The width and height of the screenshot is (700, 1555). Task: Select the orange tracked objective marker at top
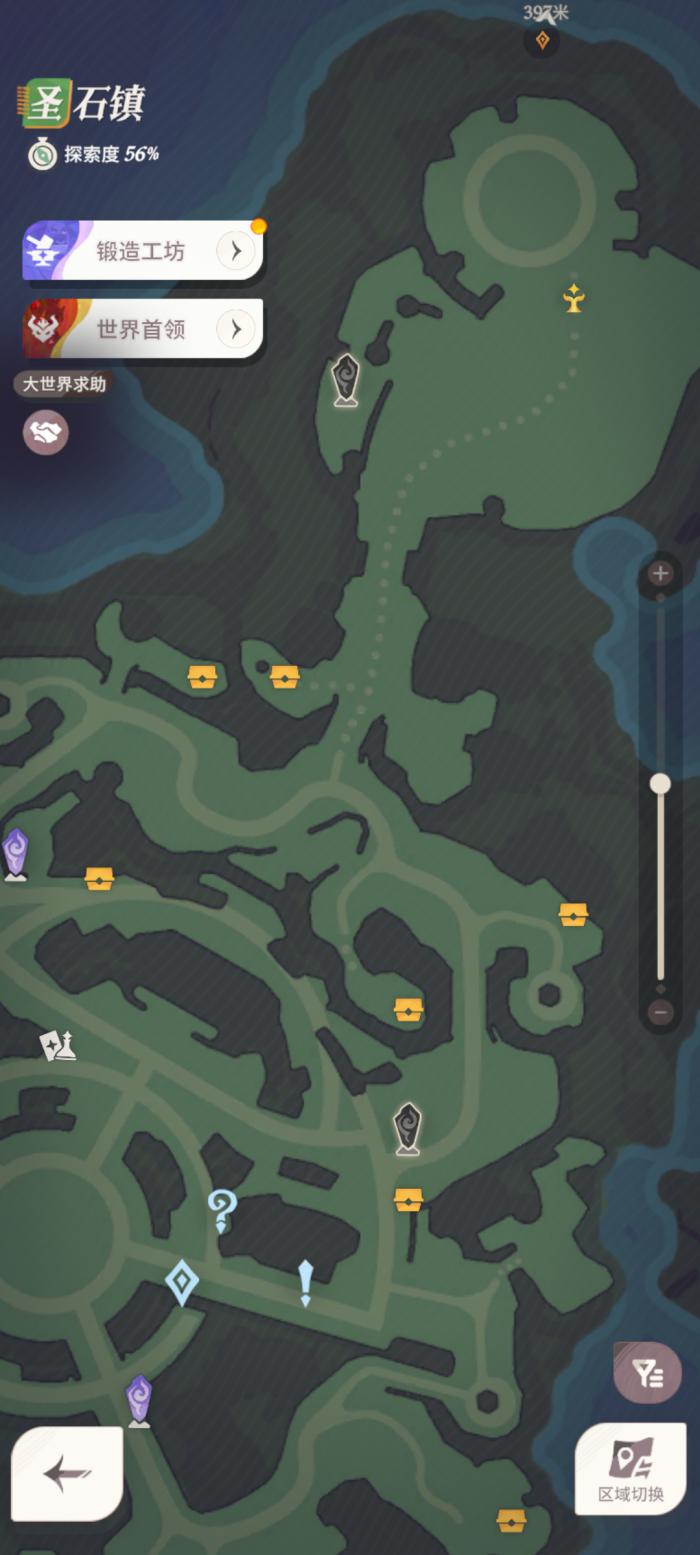[x=542, y=40]
